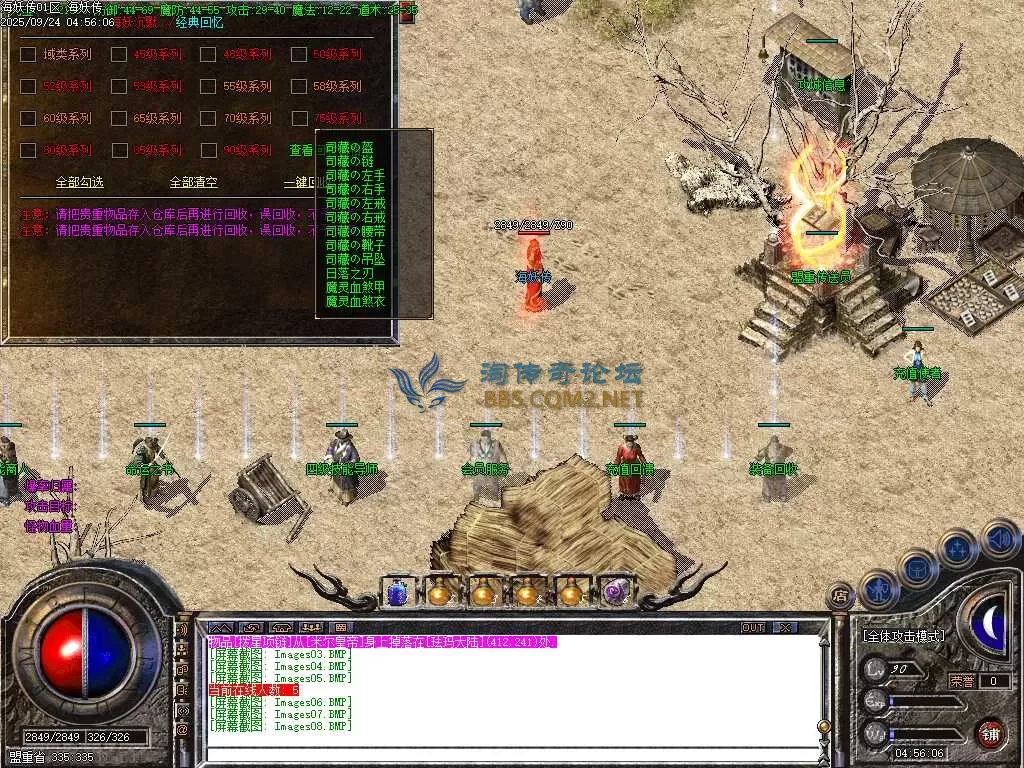
Task: Close the recycle panel with the red X
Action: (x=407, y=14)
